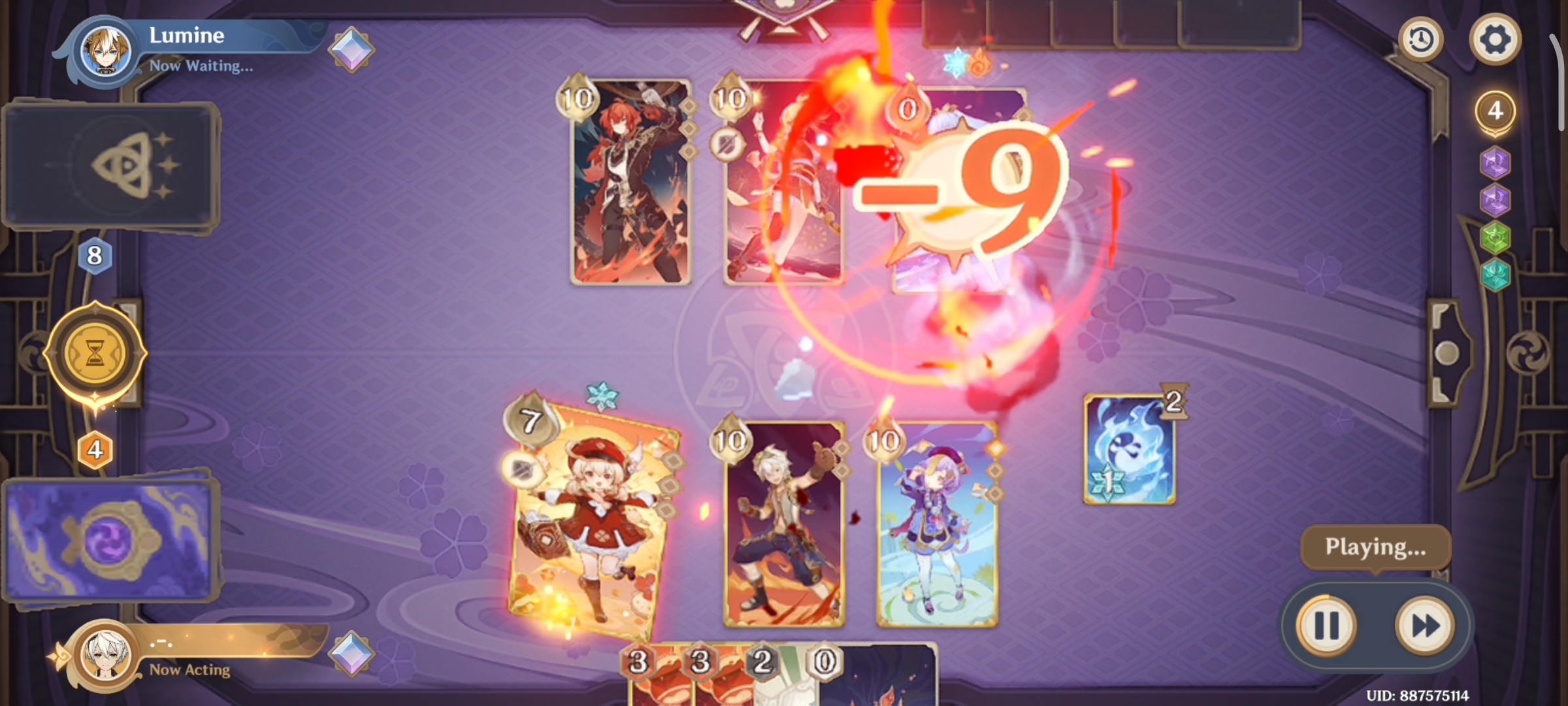Open the match history log
Image resolution: width=1568 pixels, height=706 pixels.
point(1421,39)
